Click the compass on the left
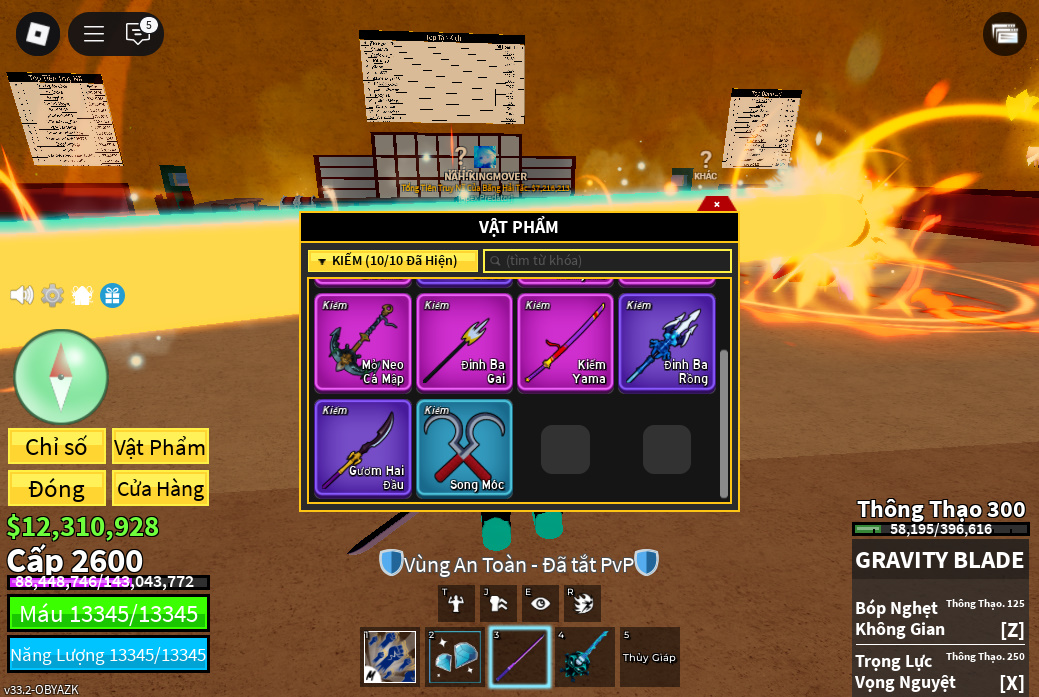Screen dimensions: 1039x697 point(60,376)
